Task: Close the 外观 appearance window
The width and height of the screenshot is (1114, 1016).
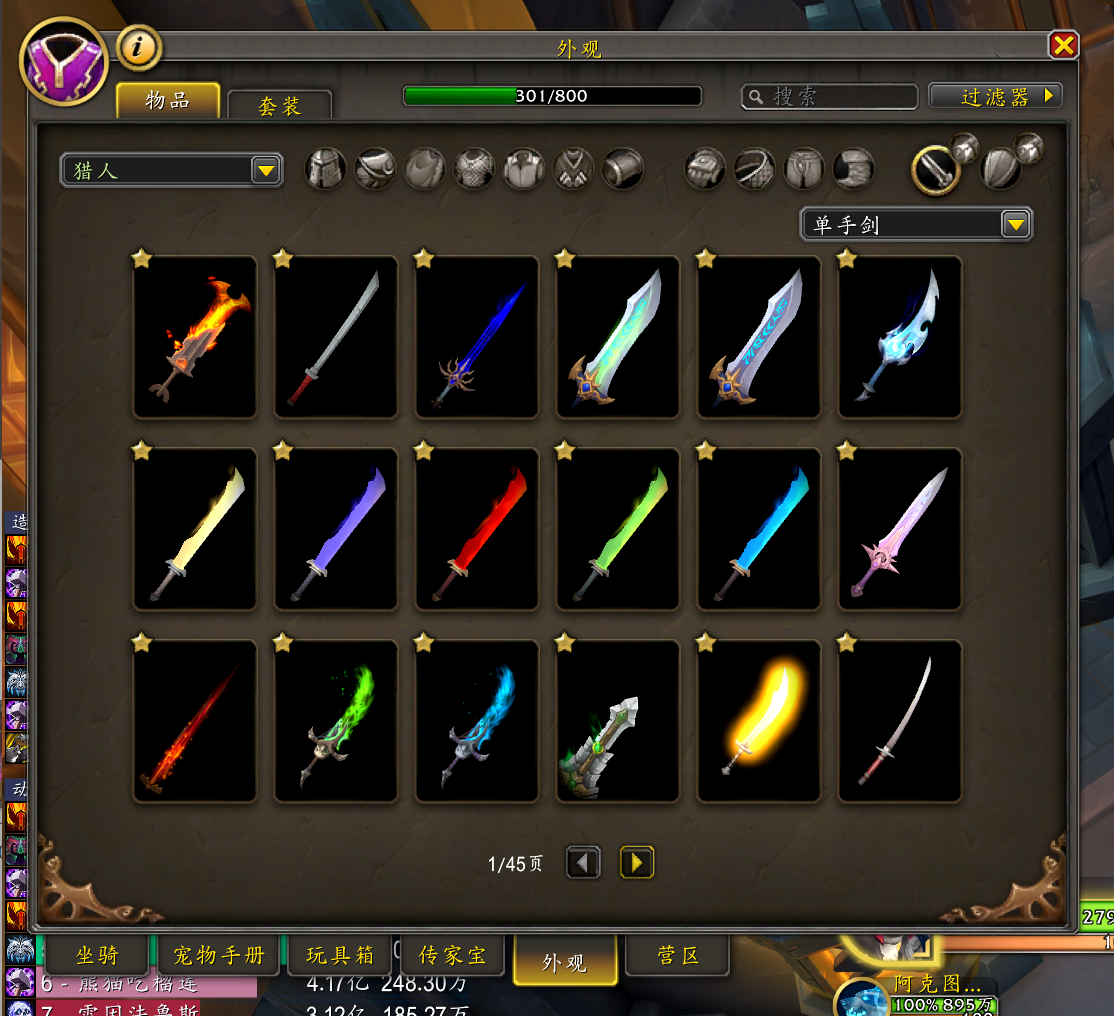Action: (x=1063, y=45)
